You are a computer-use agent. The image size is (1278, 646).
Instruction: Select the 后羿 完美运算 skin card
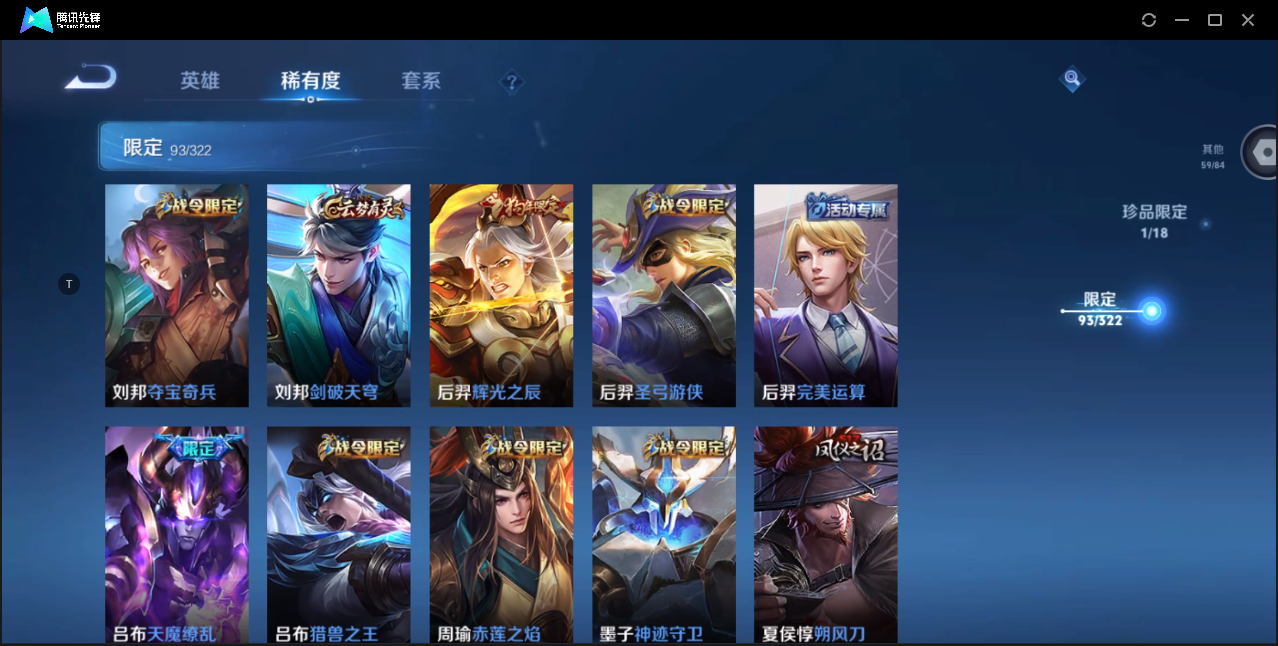click(826, 295)
